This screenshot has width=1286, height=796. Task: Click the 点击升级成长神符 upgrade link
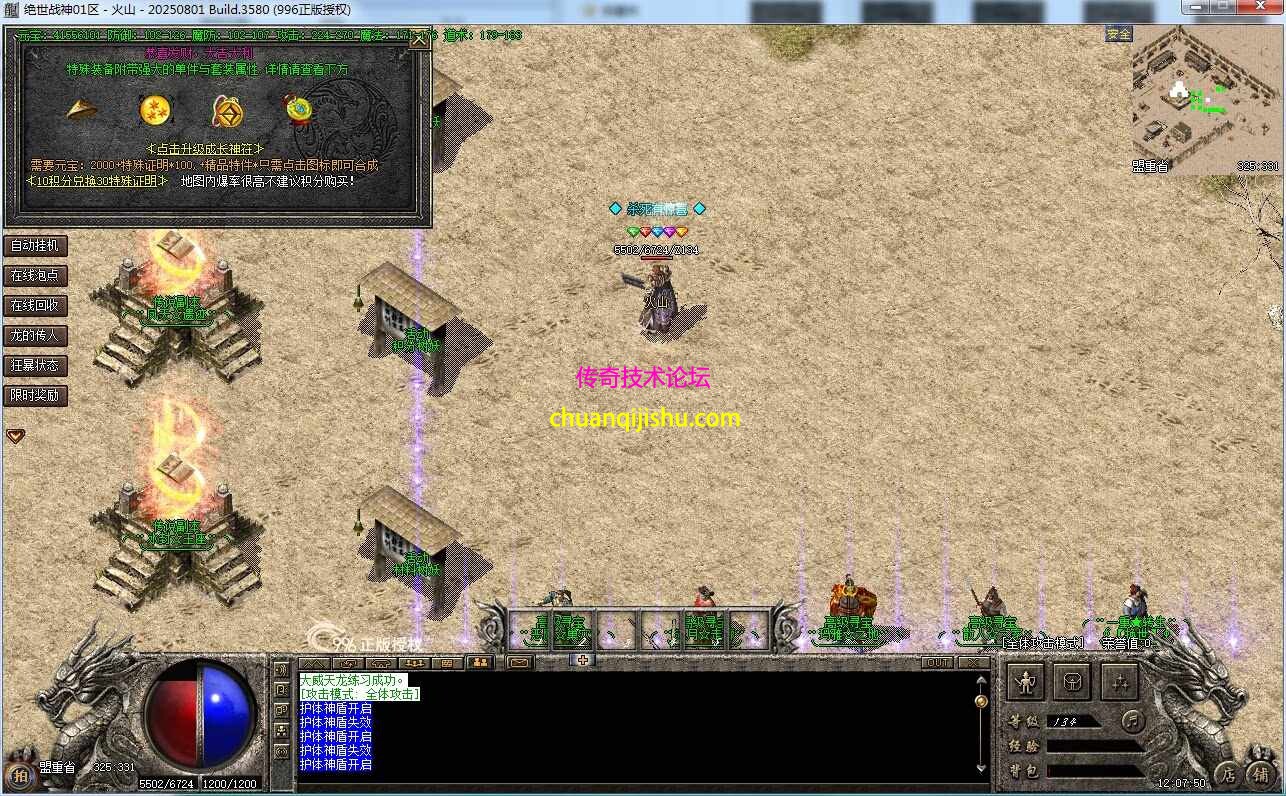pos(205,148)
